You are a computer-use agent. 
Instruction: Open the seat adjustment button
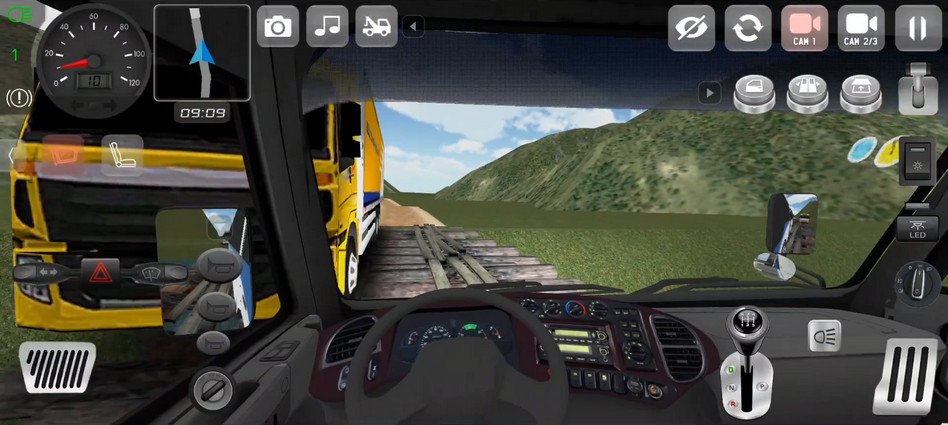123,156
